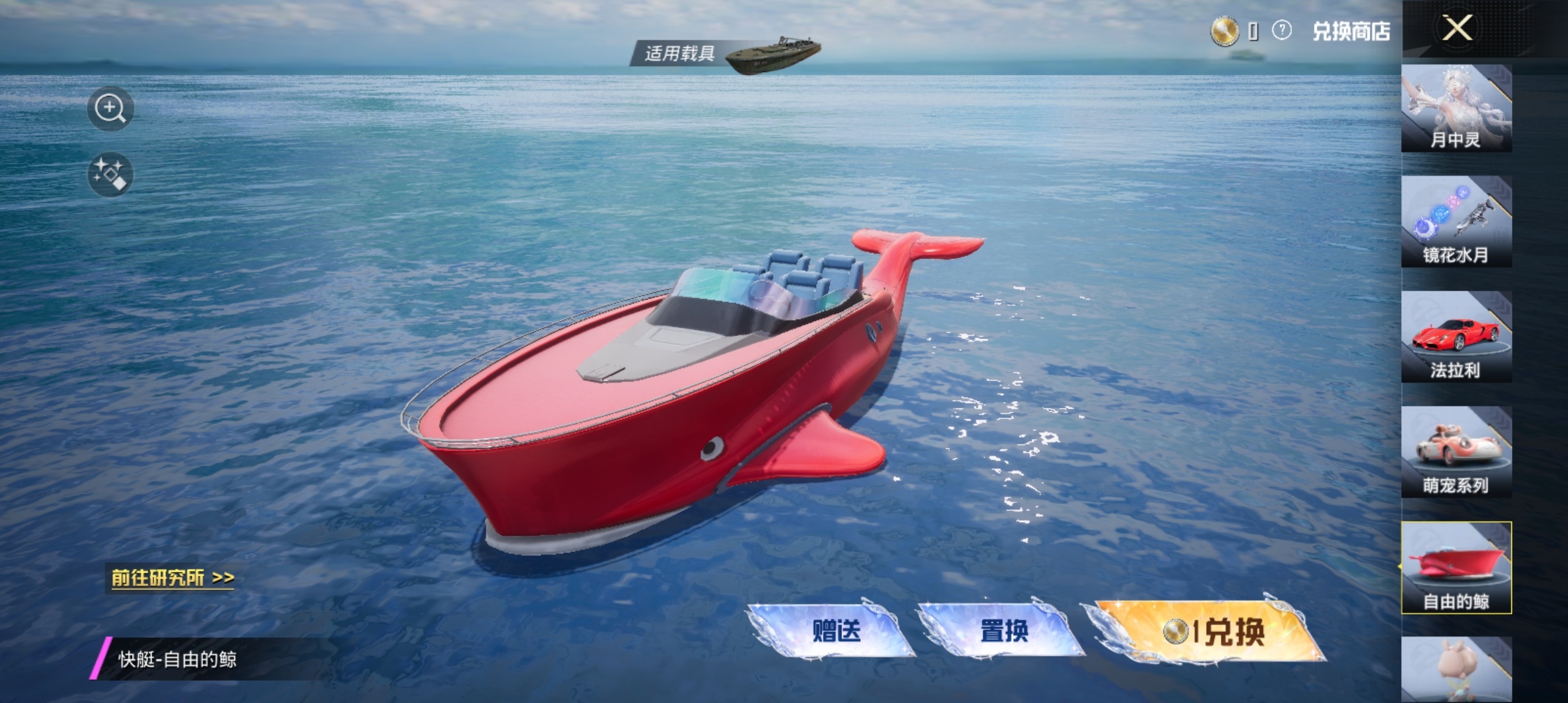This screenshot has width=1568, height=703.
Task: Open the 置换 swap option
Action: 1003,630
